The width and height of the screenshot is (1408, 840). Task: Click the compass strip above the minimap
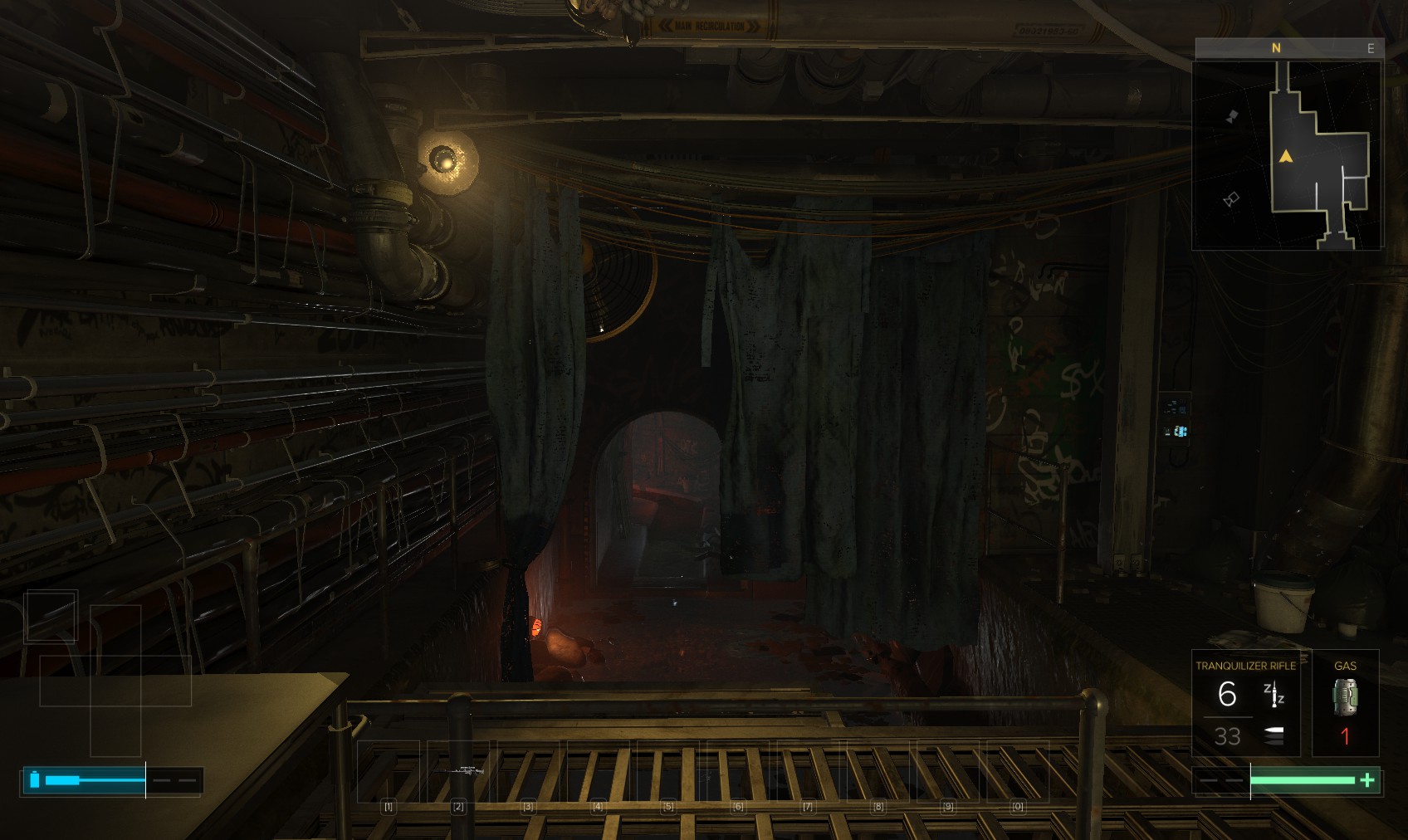[1288, 48]
